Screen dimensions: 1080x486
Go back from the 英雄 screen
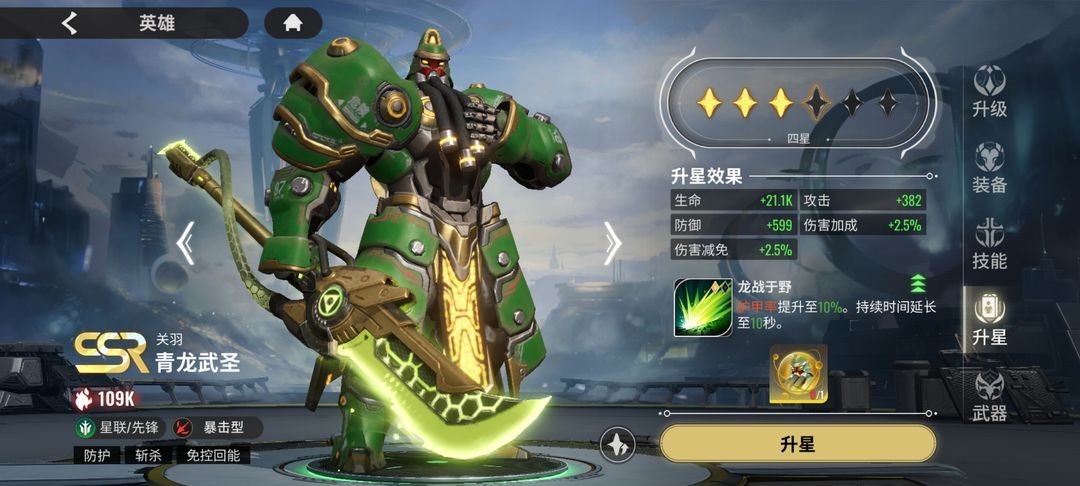point(69,23)
